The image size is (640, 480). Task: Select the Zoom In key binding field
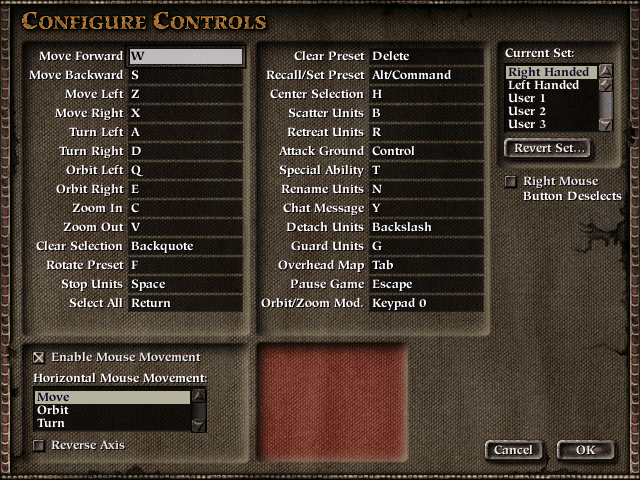[x=186, y=208]
